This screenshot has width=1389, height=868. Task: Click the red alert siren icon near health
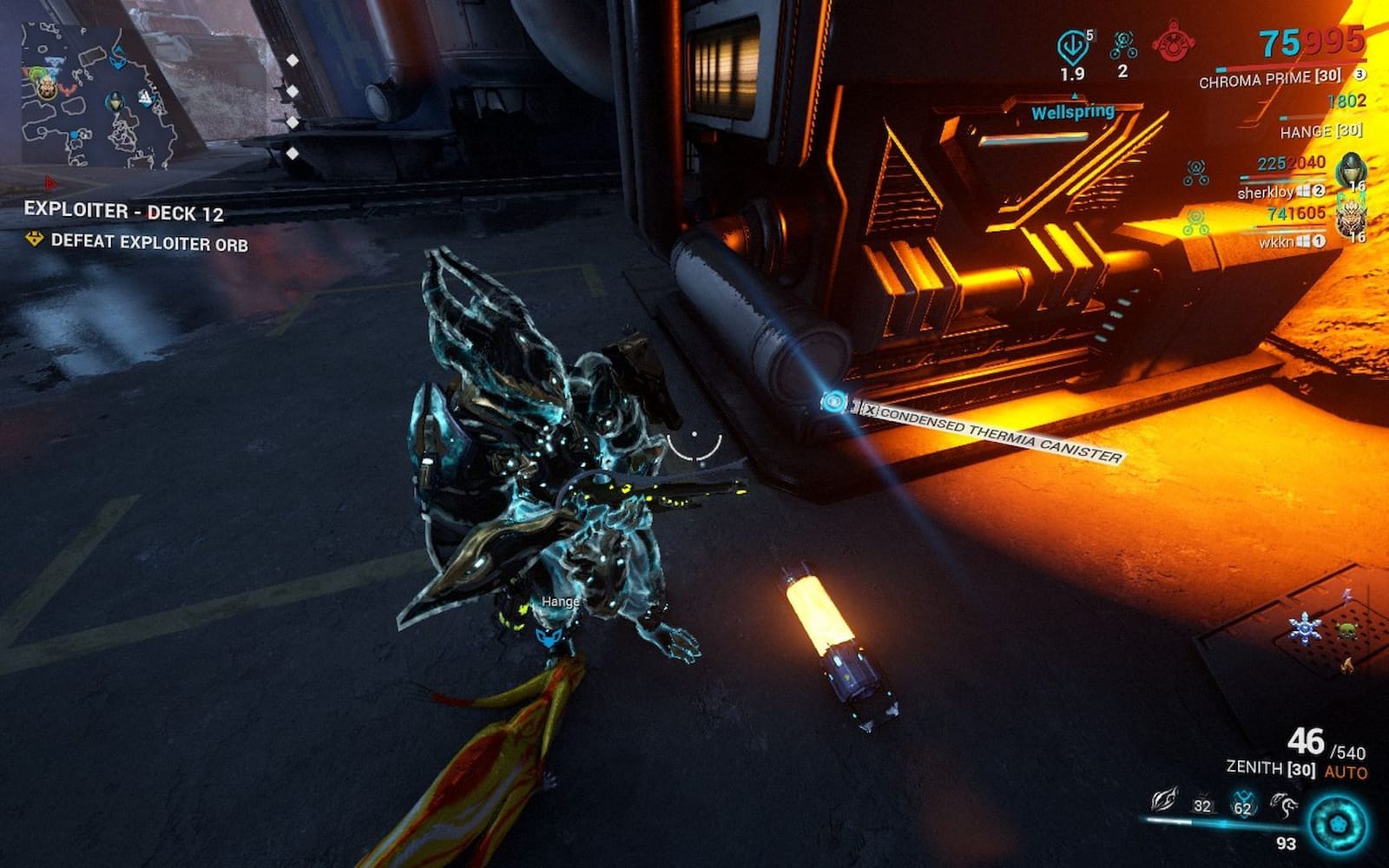pyautogui.click(x=1173, y=42)
